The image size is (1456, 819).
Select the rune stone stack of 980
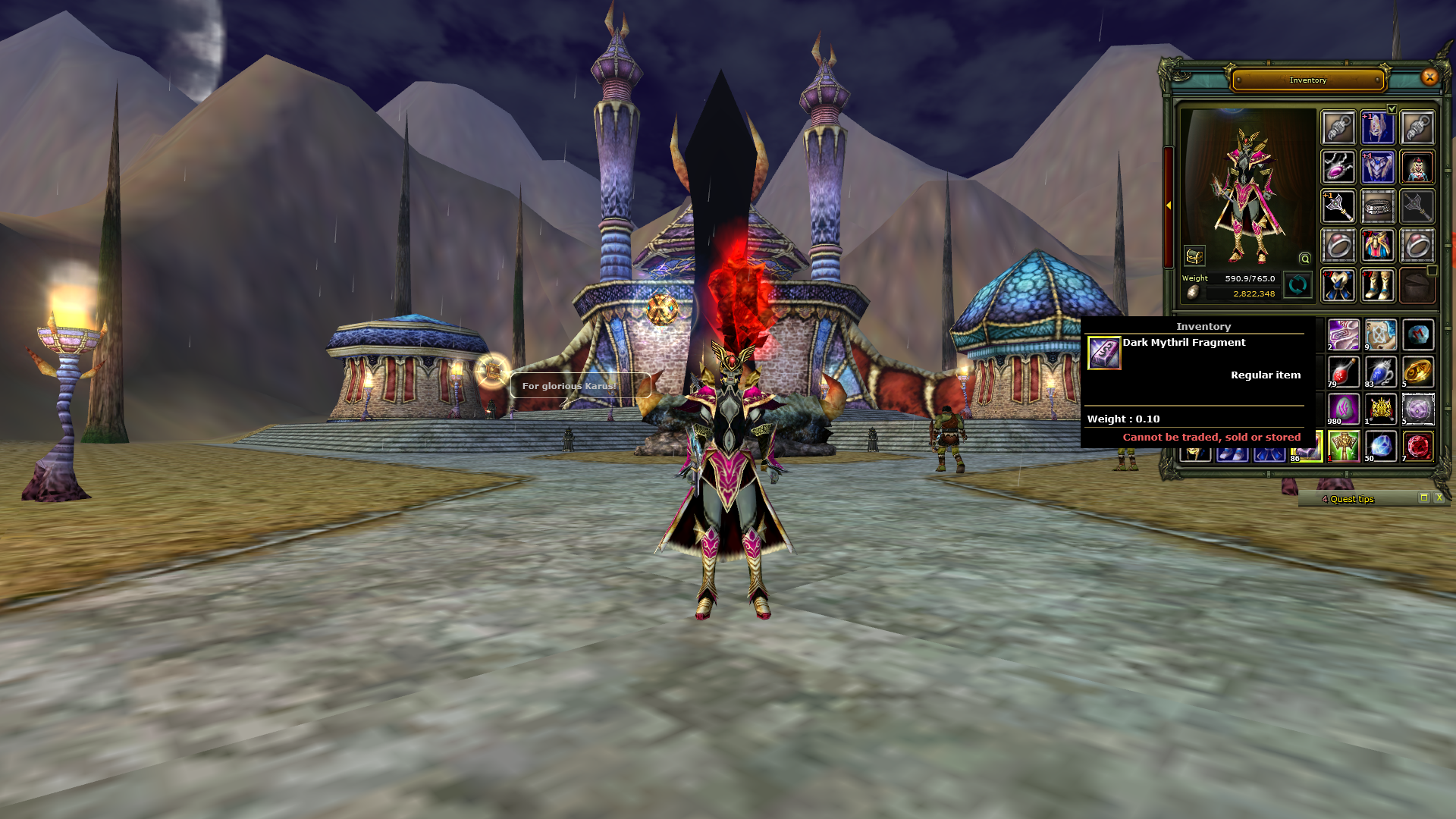point(1344,409)
